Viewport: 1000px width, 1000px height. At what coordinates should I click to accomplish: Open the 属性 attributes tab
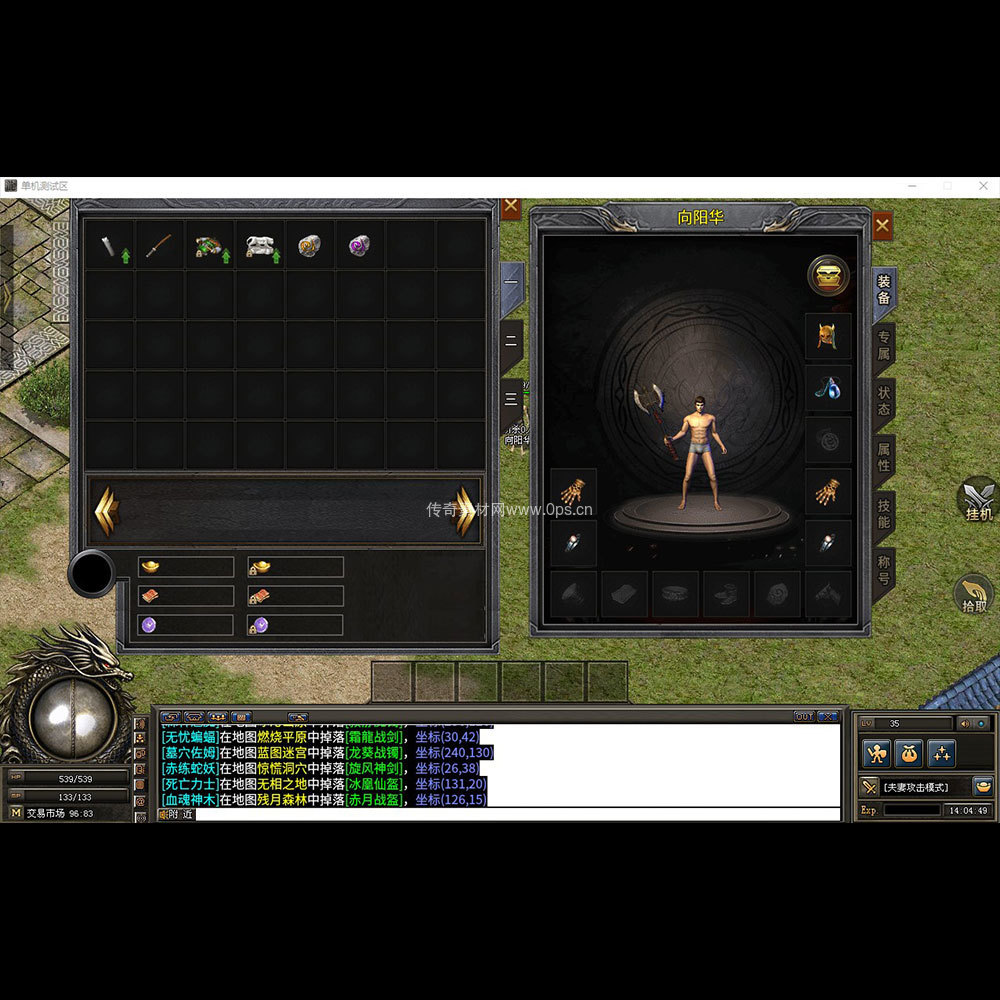pyautogui.click(x=884, y=458)
